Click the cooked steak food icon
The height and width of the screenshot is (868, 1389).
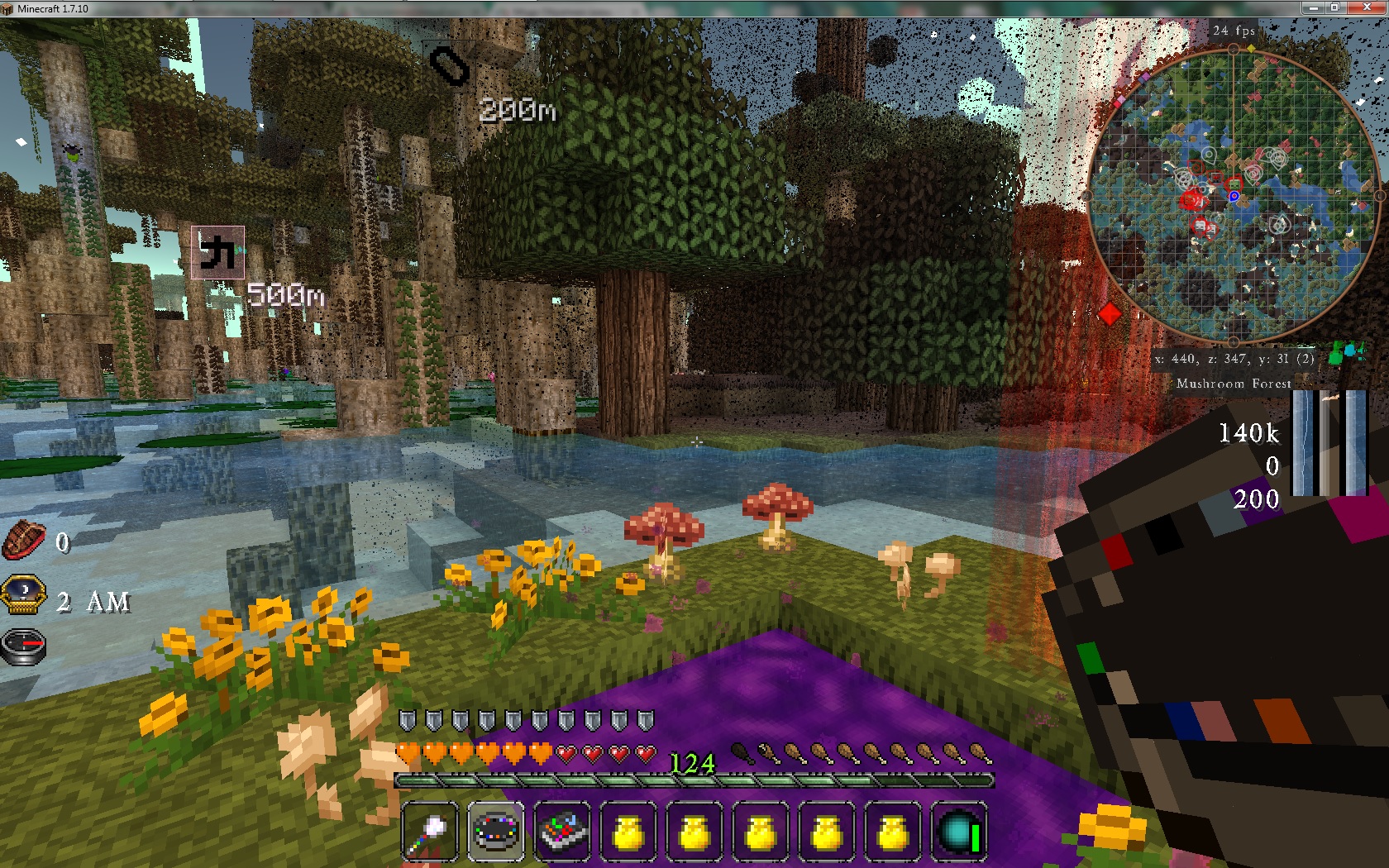pyautogui.click(x=23, y=542)
